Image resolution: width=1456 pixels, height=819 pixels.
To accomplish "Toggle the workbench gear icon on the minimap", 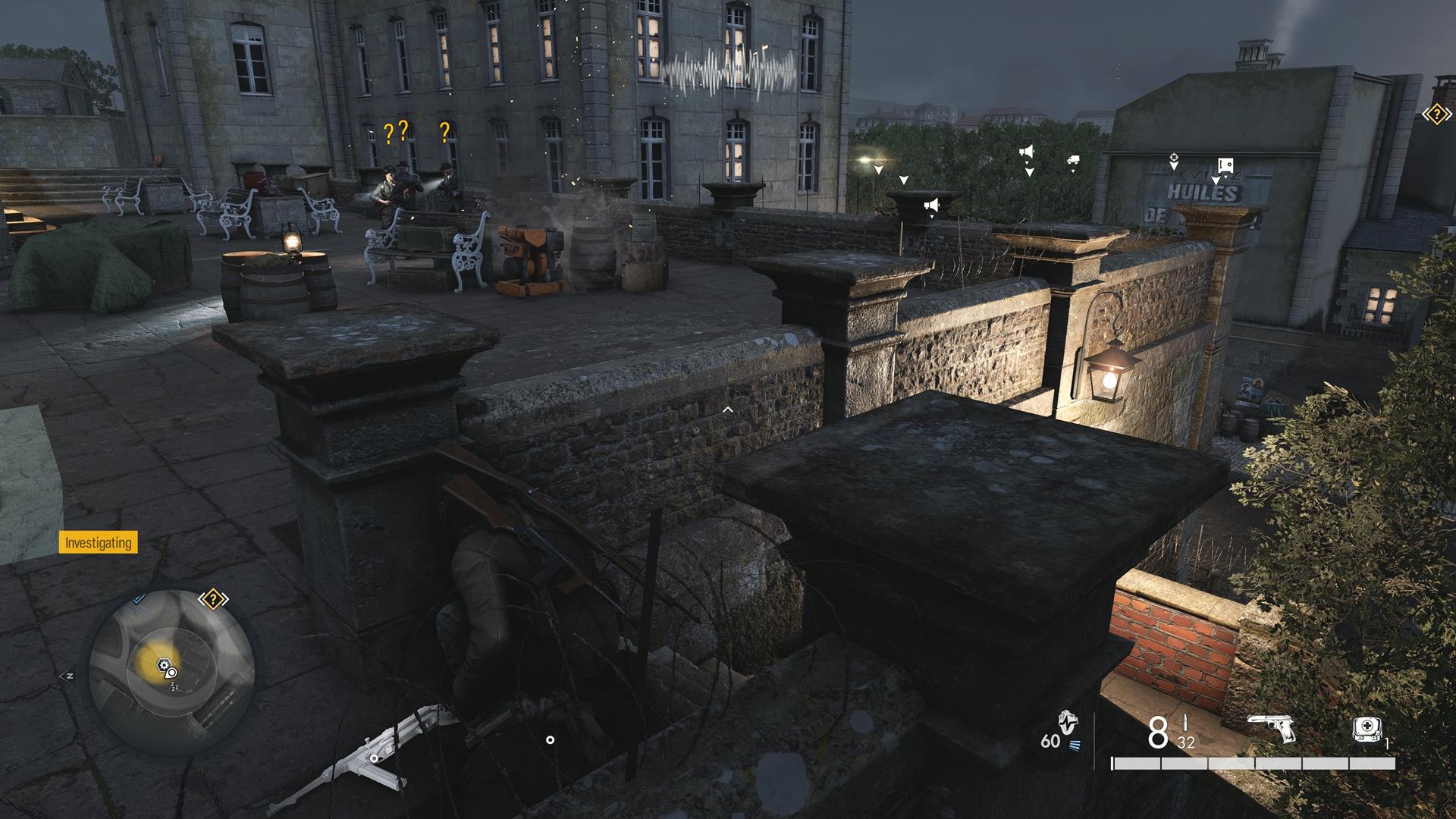I will pyautogui.click(x=163, y=664).
